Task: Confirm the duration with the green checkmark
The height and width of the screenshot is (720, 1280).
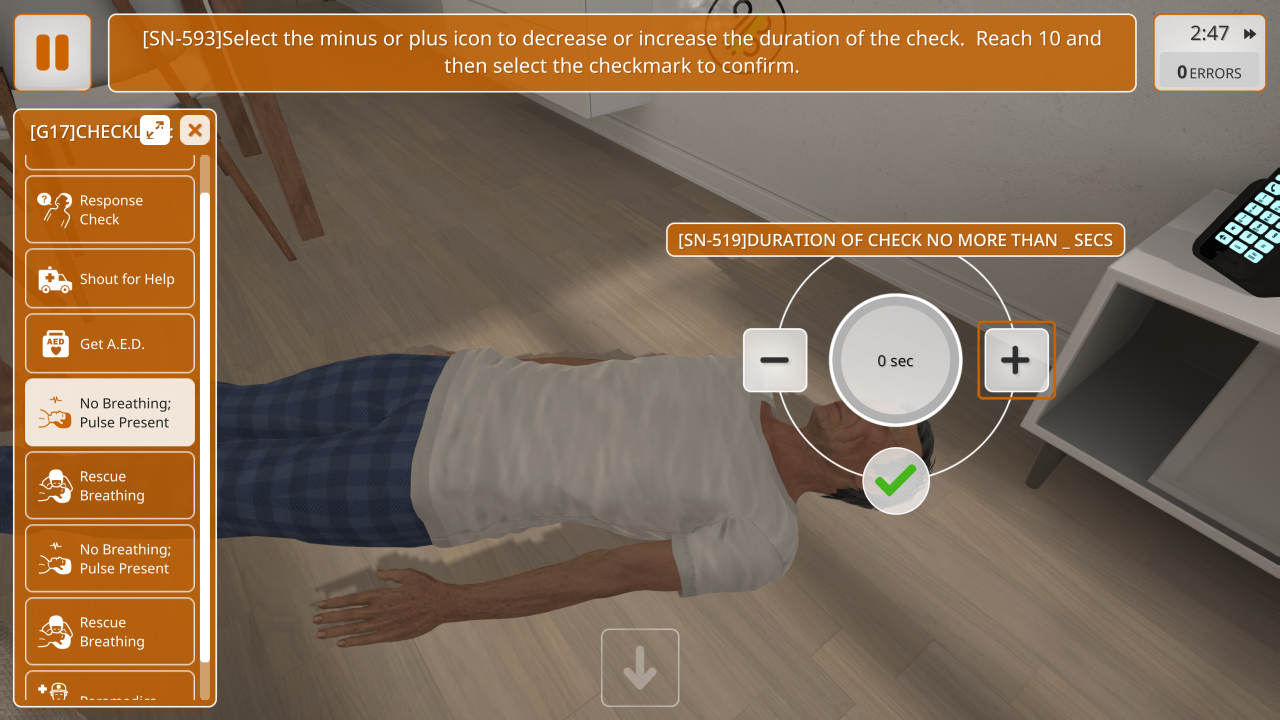Action: [x=895, y=481]
